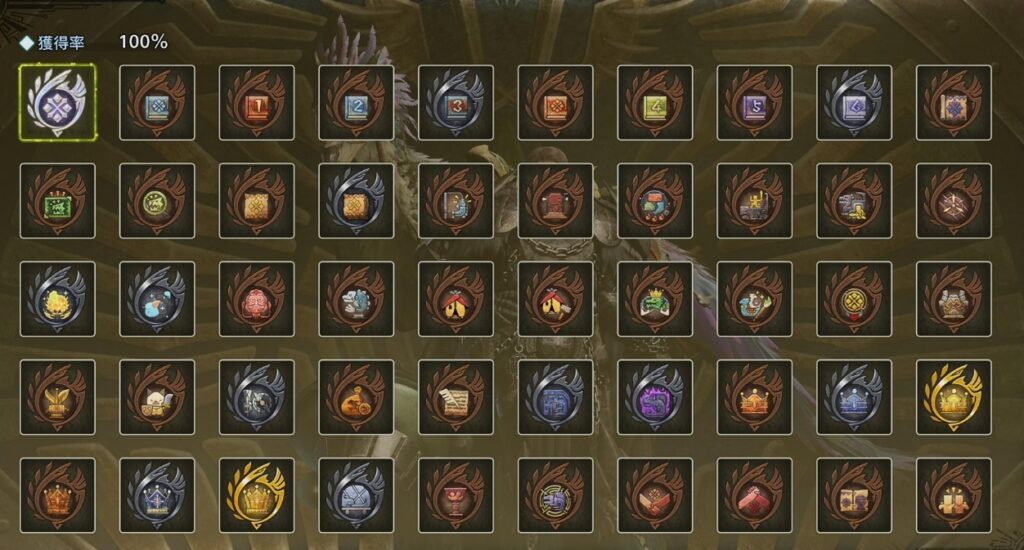Viewport: 1024px width, 550px height.
Task: Select the red throne chair trophy
Action: [555, 200]
